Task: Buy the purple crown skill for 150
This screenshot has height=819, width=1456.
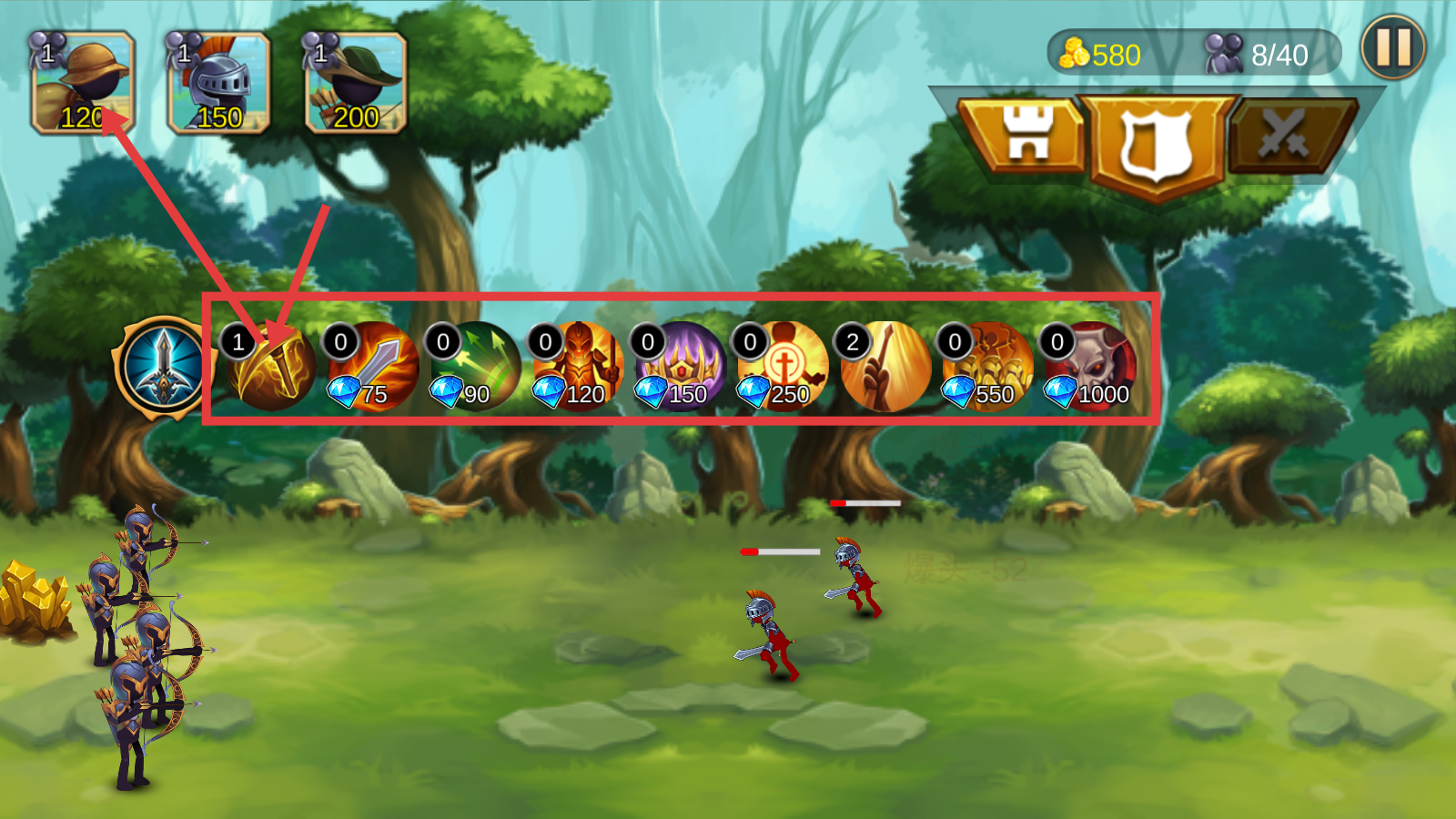Action: click(681, 367)
